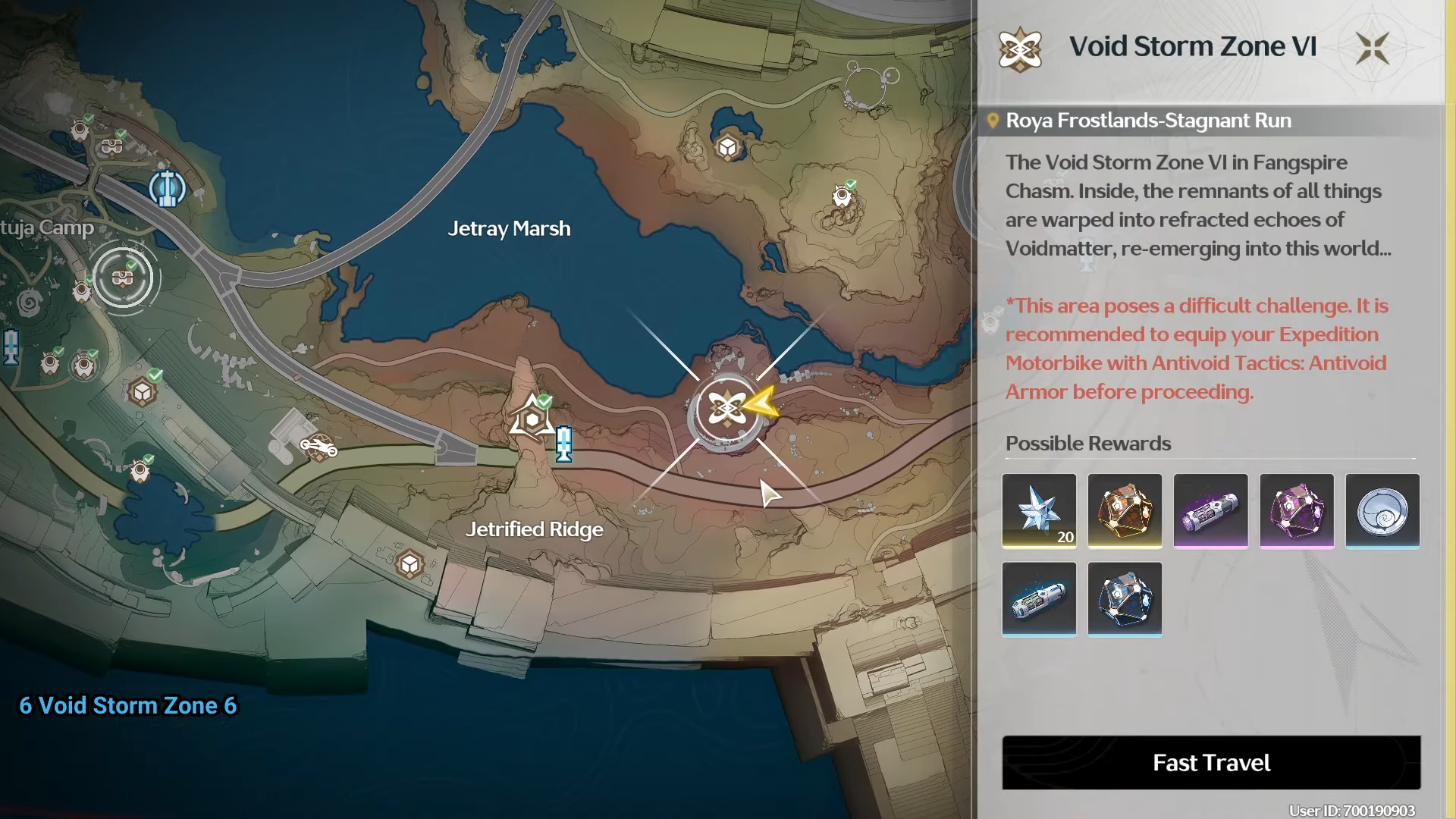Select the checked cube marker left of the road
Screen dimensions: 1456x819
[143, 392]
